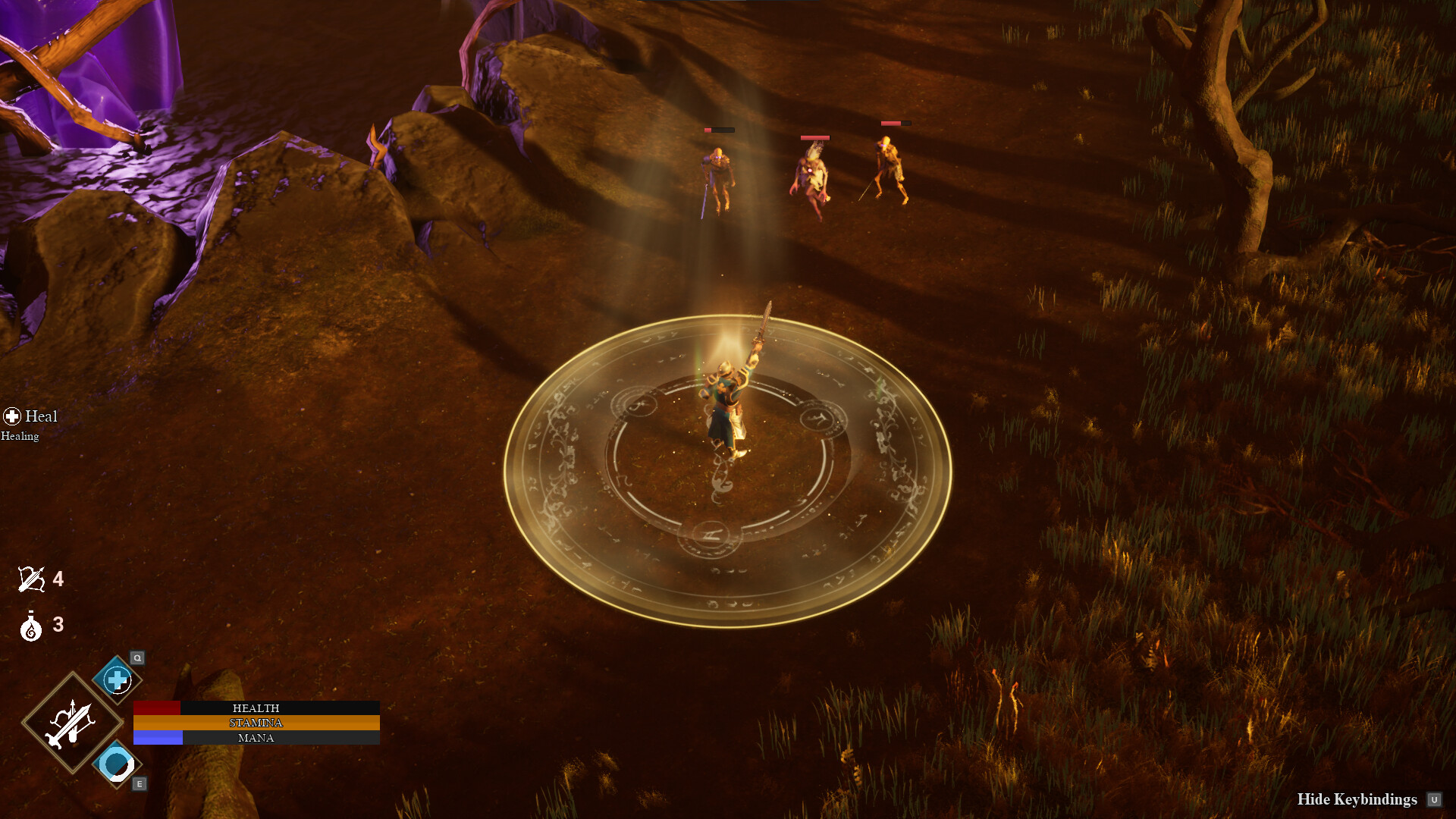Click the Q keybinding badge

(x=136, y=658)
